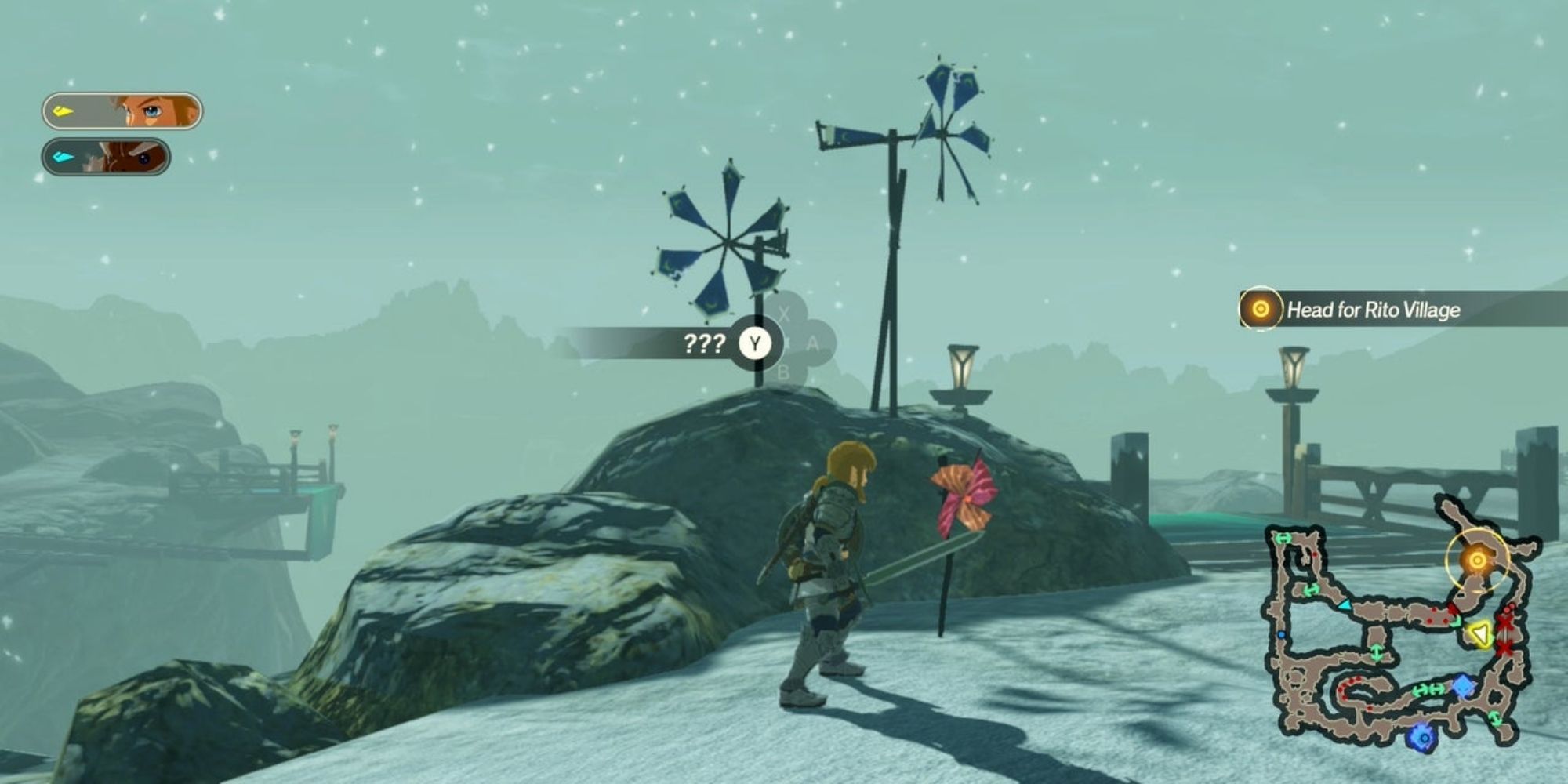Click a red X enemy marker on the minimap

[1504, 625]
